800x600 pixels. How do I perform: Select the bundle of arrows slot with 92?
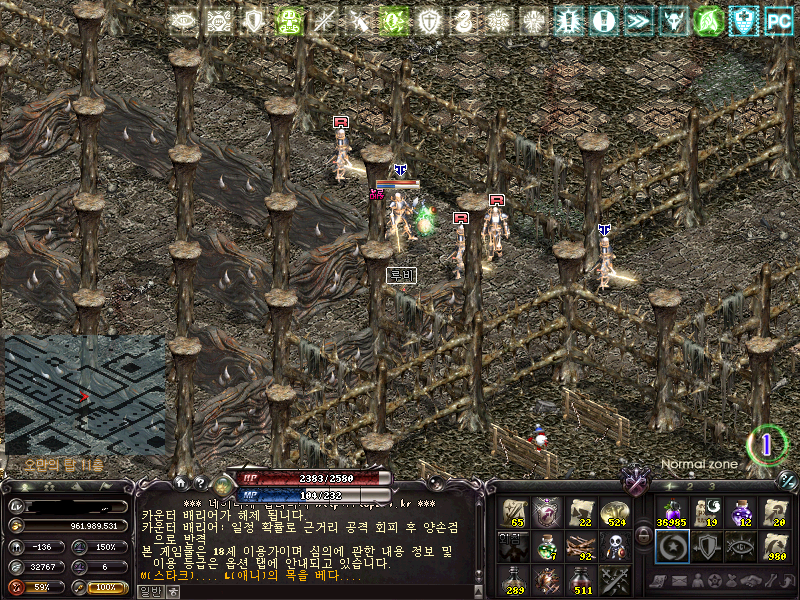click(x=581, y=546)
